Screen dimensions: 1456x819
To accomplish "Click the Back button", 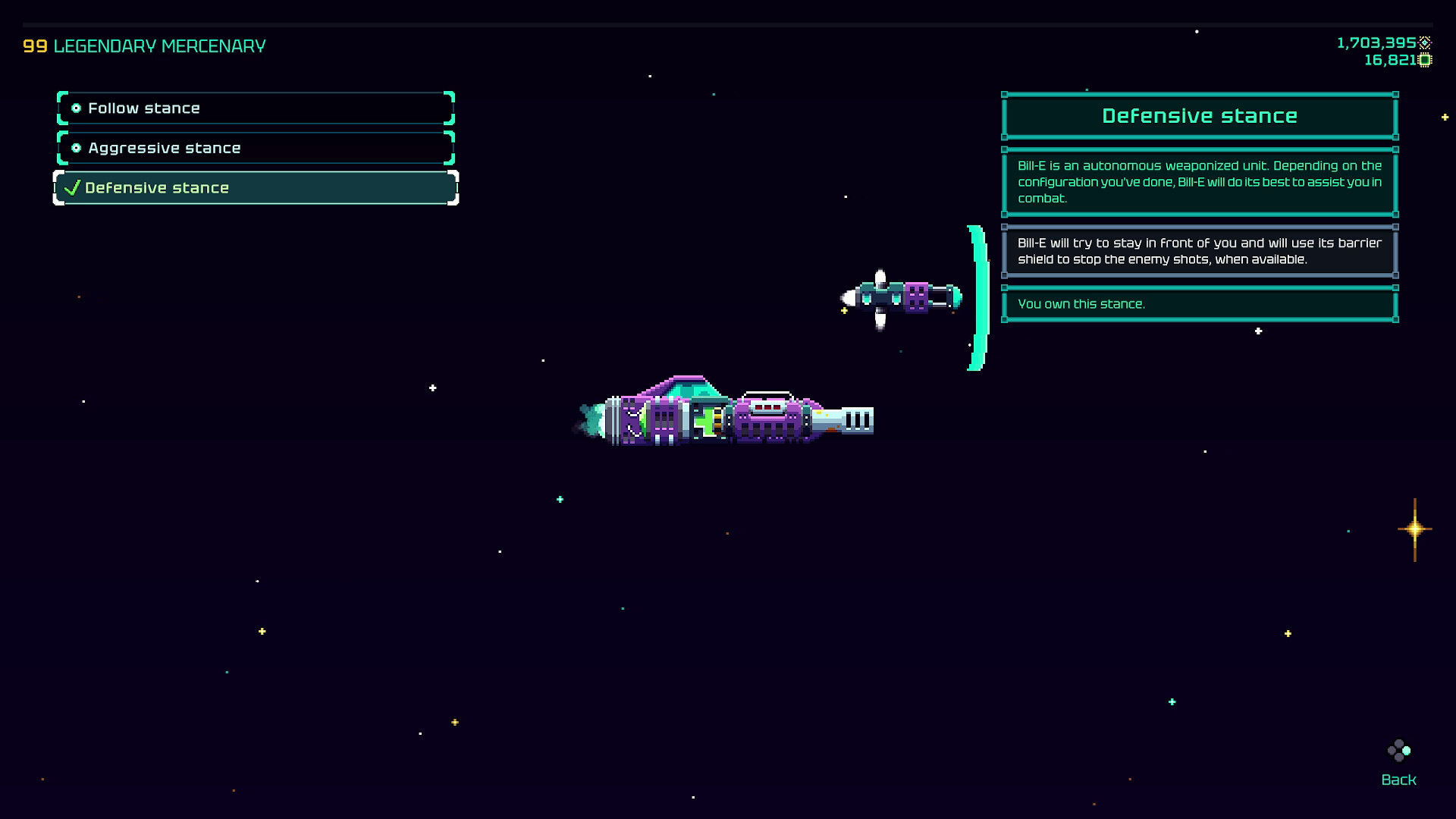I will pyautogui.click(x=1398, y=779).
